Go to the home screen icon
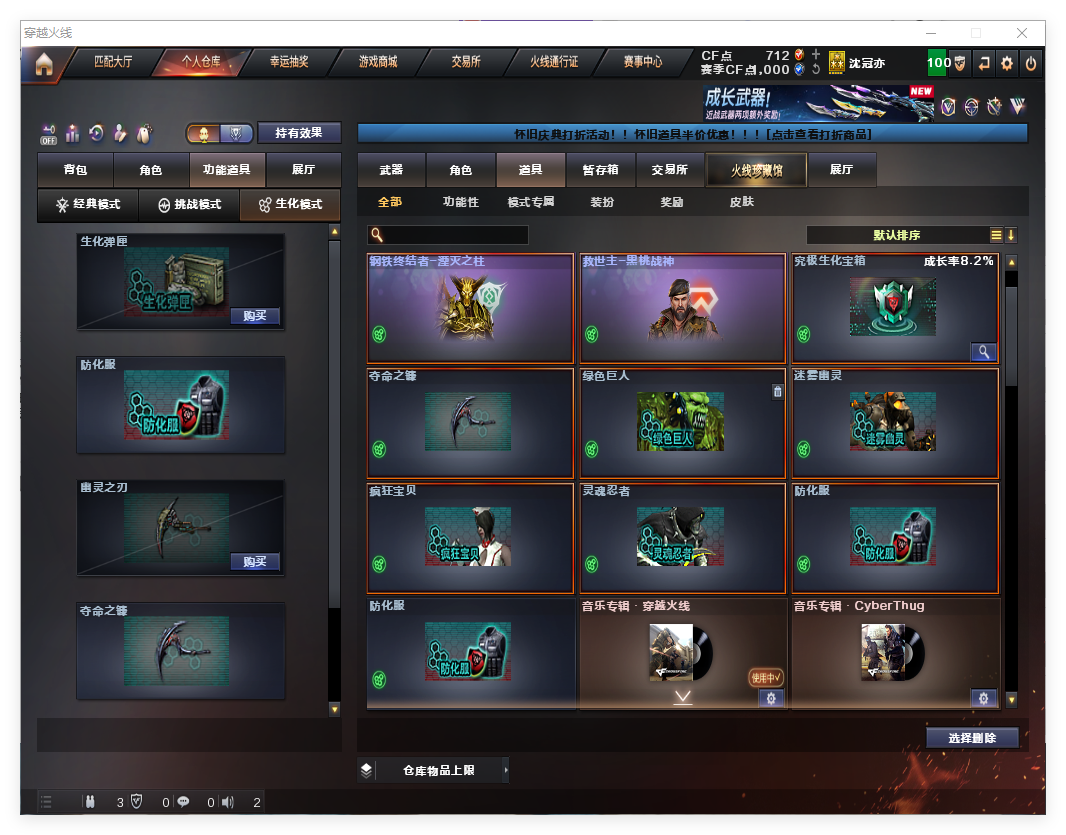The height and width of the screenshot is (835, 1066). [x=43, y=64]
